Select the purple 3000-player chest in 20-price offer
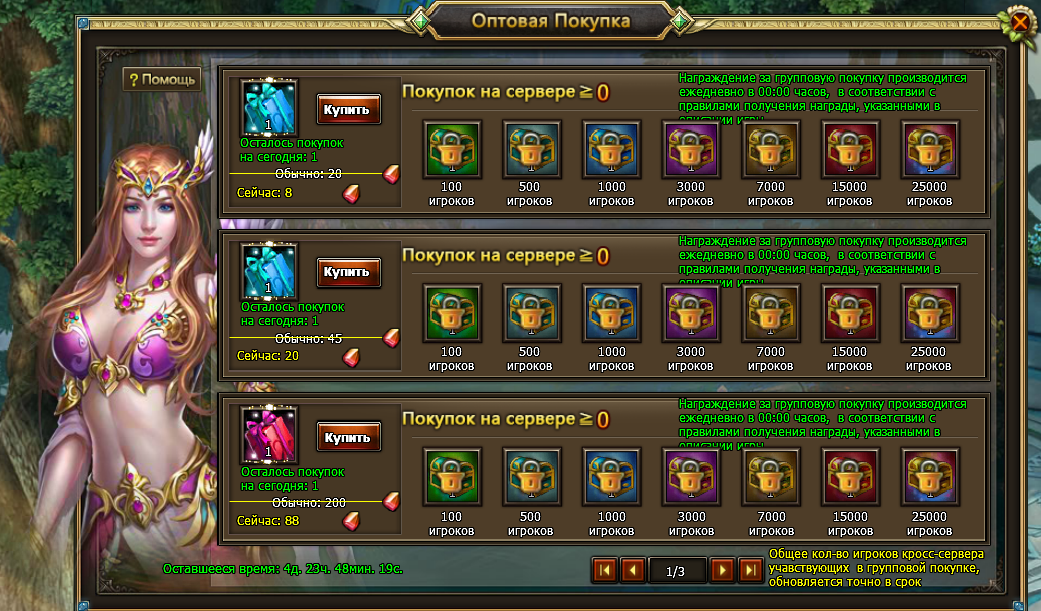 pos(691,313)
